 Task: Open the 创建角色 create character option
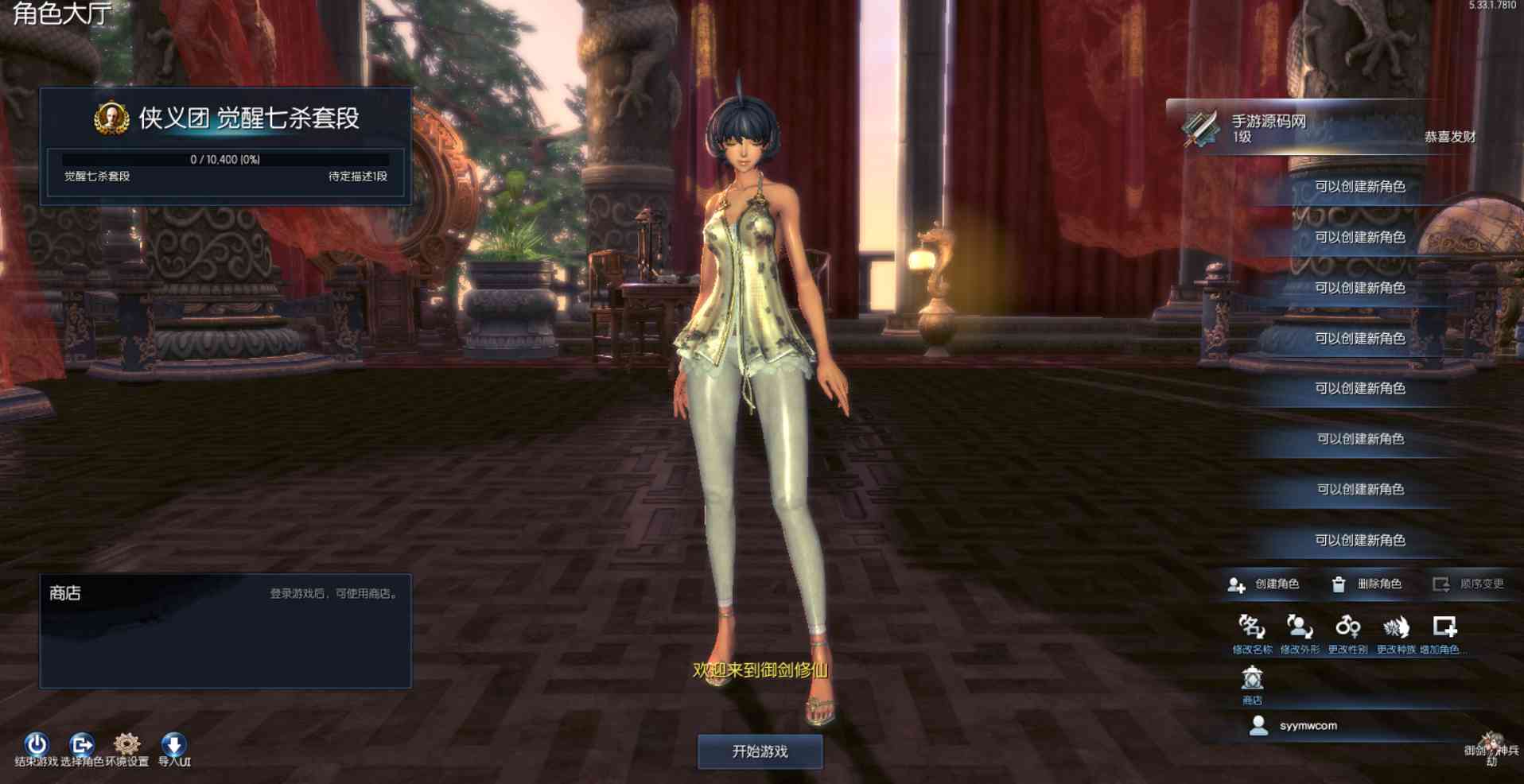(1263, 584)
